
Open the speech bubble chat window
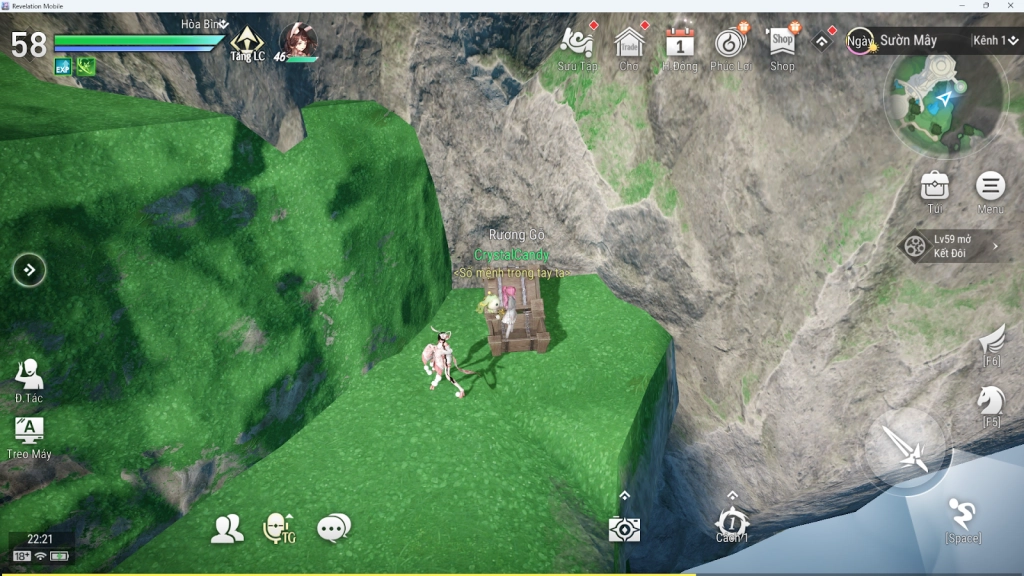point(333,528)
